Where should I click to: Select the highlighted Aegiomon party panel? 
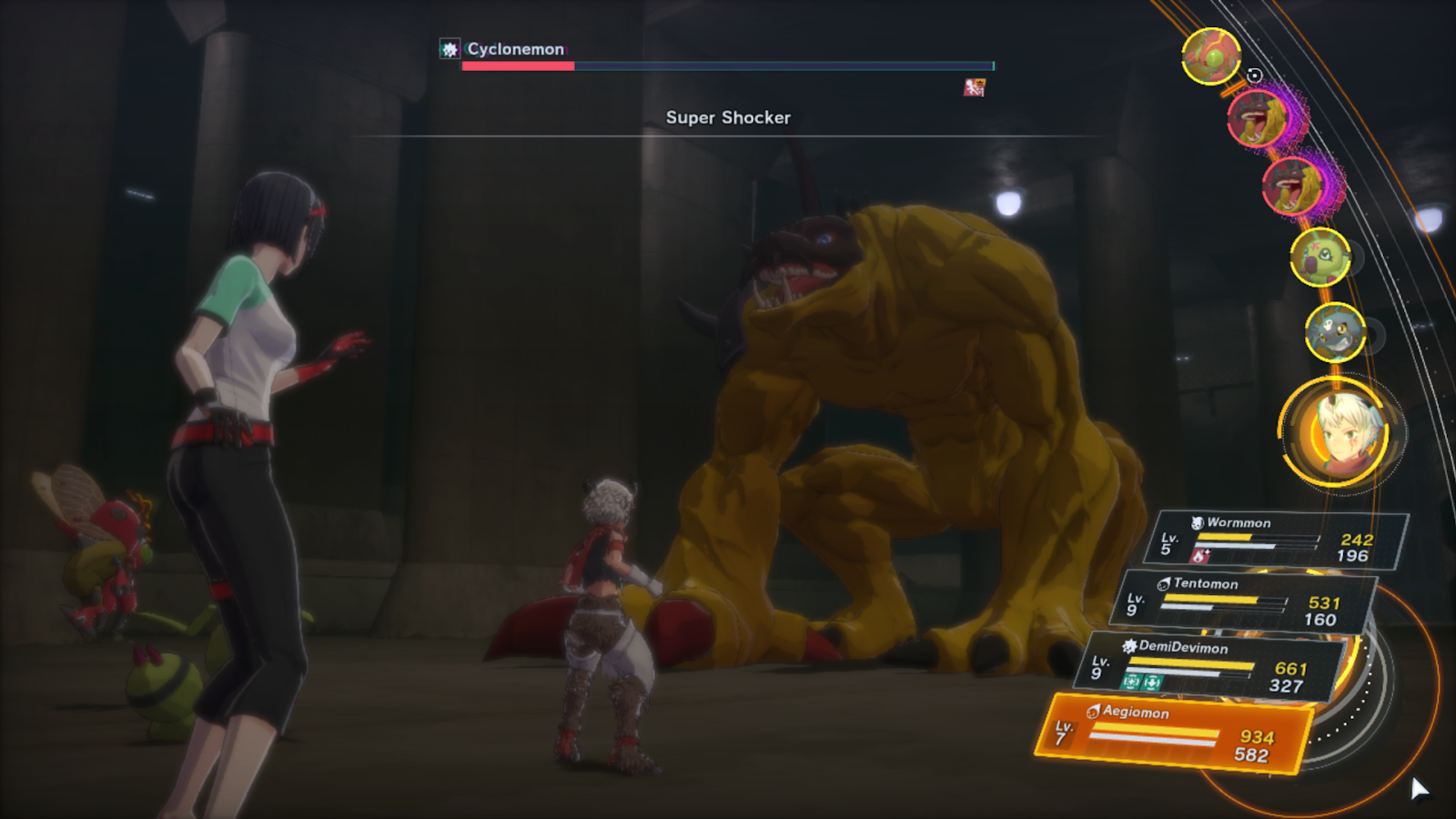tap(1174, 733)
